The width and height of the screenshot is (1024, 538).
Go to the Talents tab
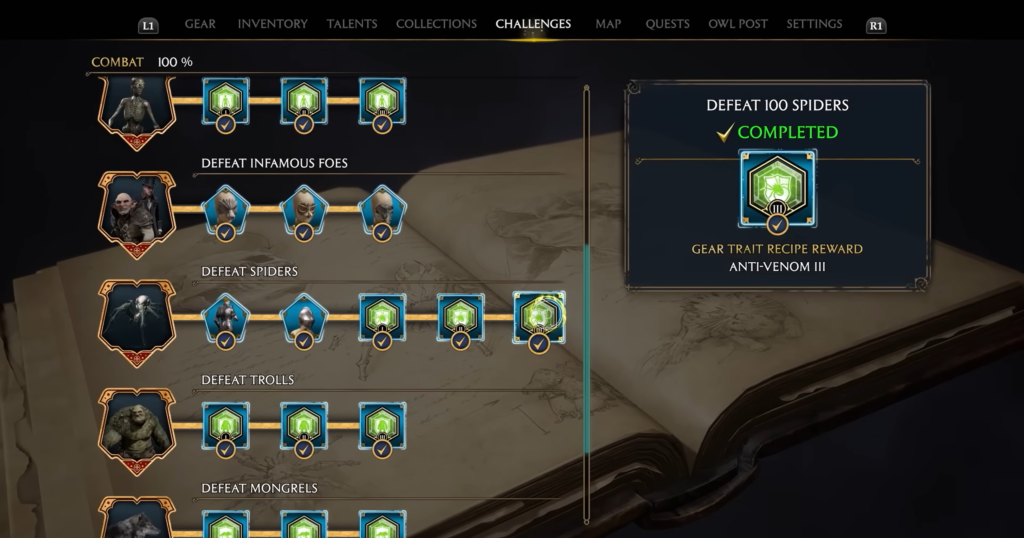click(351, 24)
